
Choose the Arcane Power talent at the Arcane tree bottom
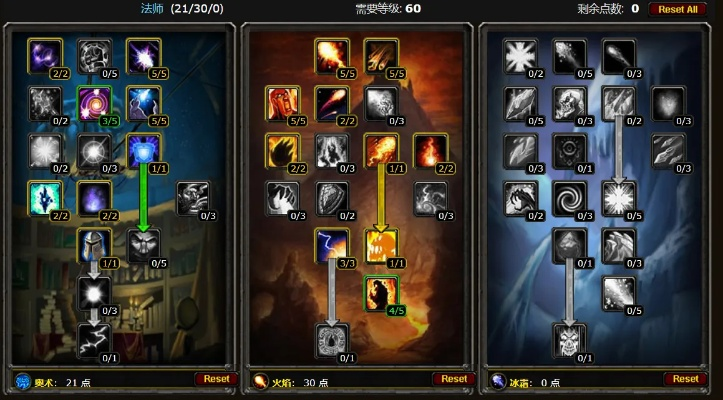[94, 341]
